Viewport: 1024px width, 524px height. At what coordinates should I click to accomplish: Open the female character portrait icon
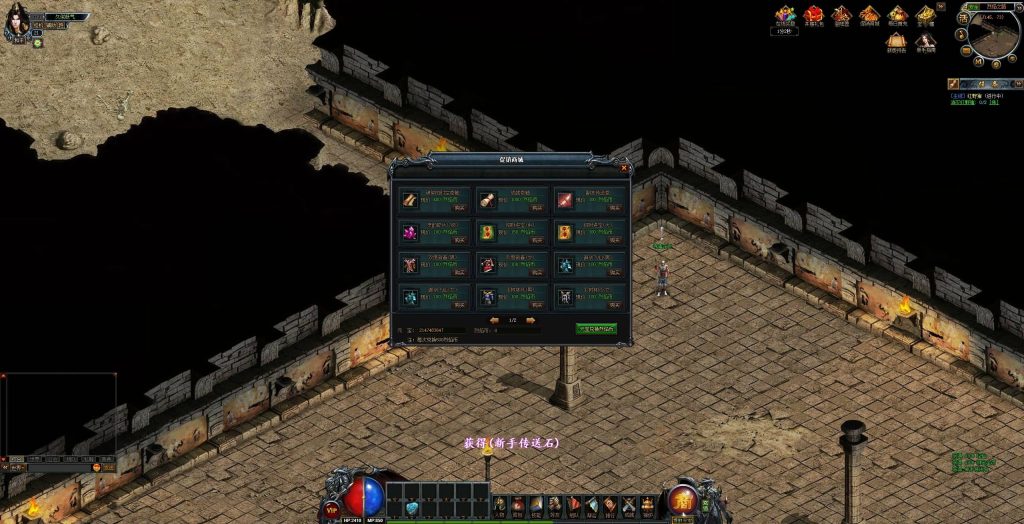[926, 42]
